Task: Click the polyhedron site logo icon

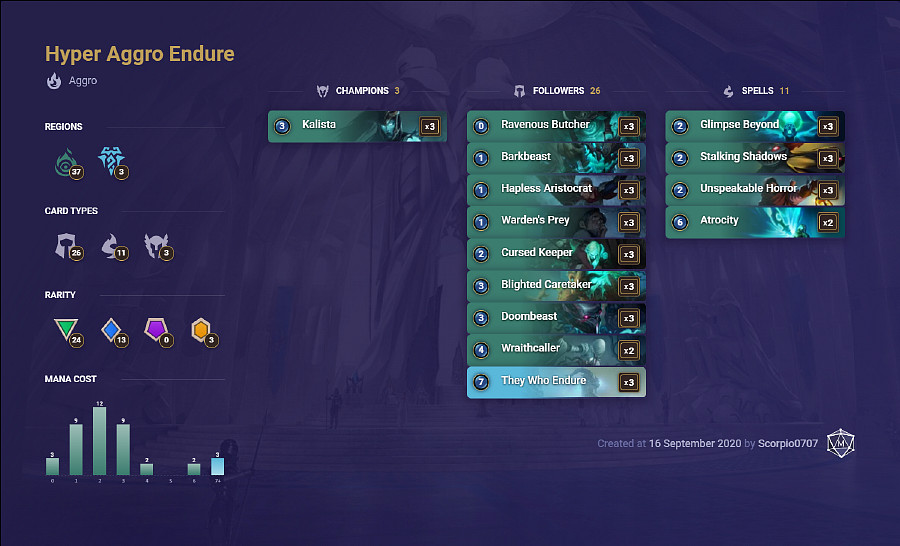Action: click(x=841, y=444)
